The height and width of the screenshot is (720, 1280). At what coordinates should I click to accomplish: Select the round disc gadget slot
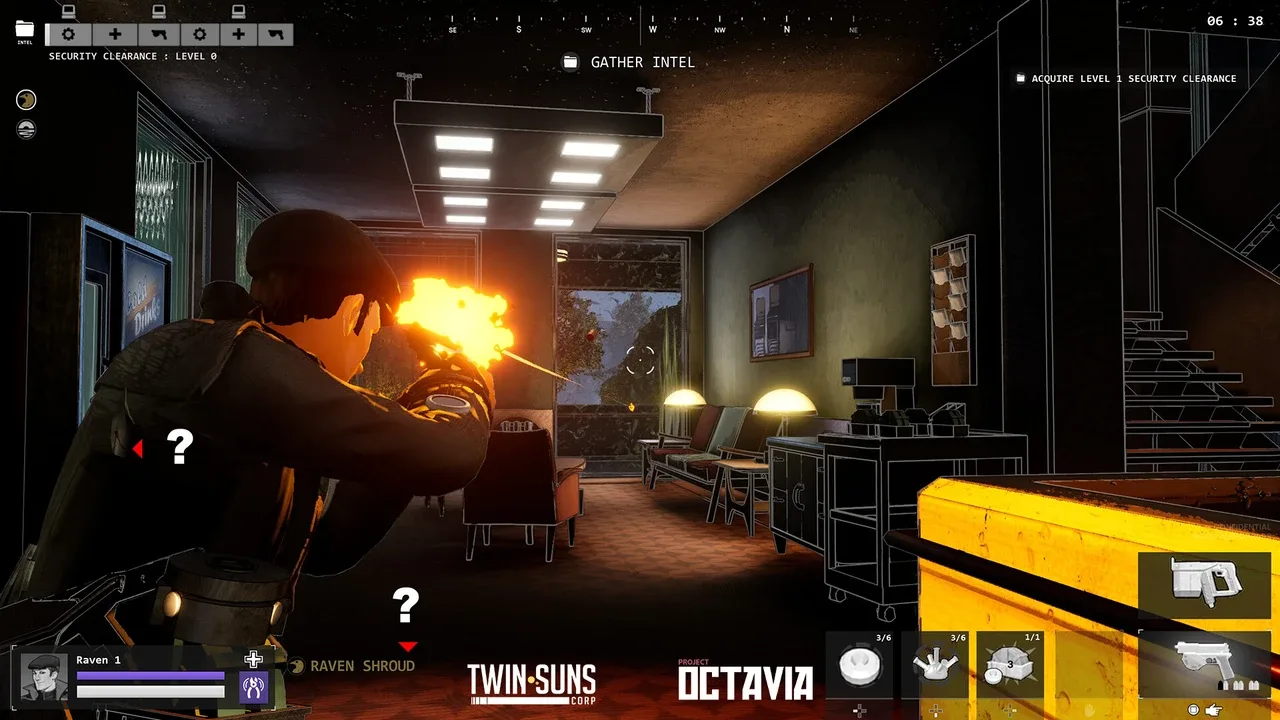[x=859, y=665]
